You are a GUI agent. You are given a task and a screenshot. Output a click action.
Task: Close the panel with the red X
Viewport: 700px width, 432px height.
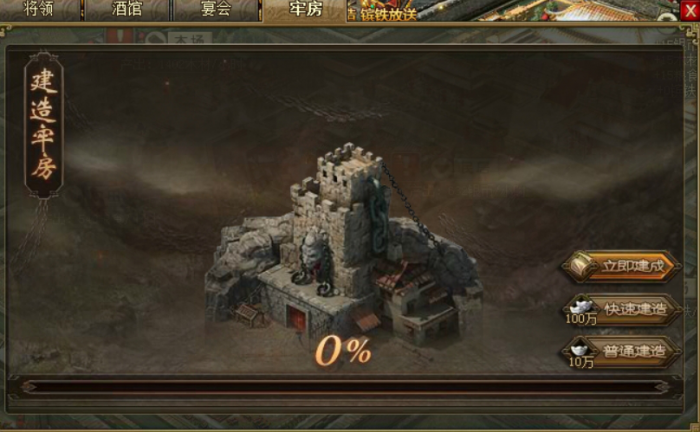(688, 9)
